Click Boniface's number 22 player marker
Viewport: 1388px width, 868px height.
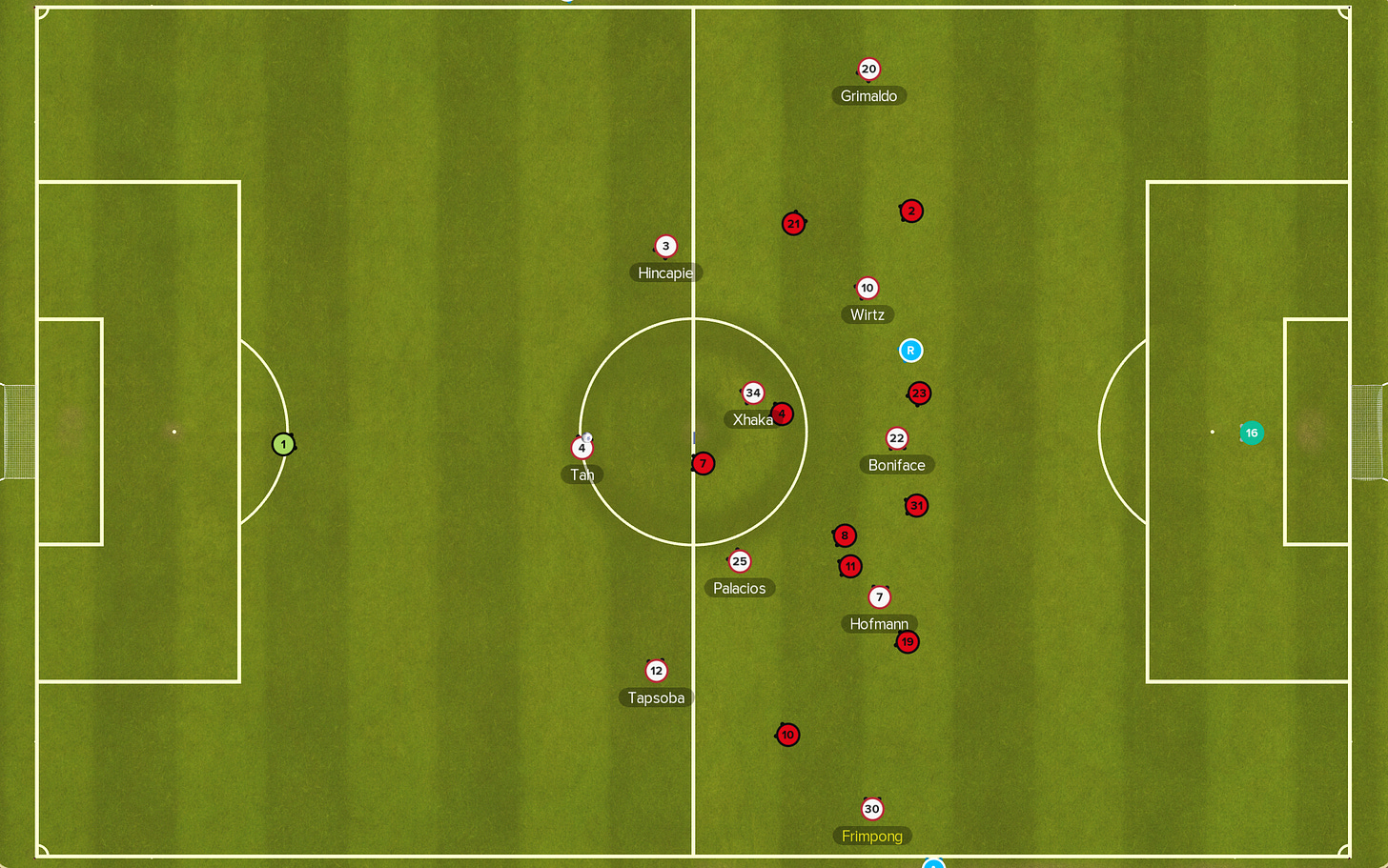(x=896, y=438)
